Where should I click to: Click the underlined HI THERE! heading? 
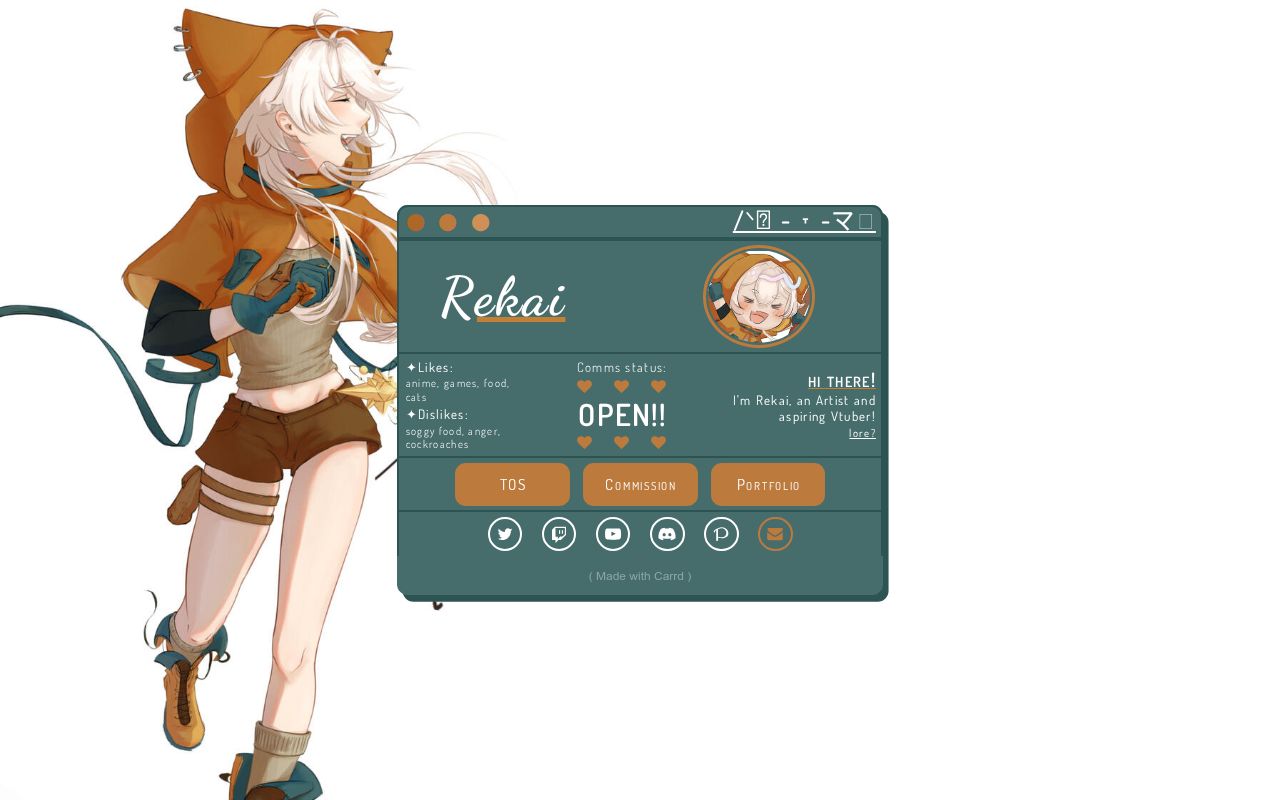click(841, 381)
